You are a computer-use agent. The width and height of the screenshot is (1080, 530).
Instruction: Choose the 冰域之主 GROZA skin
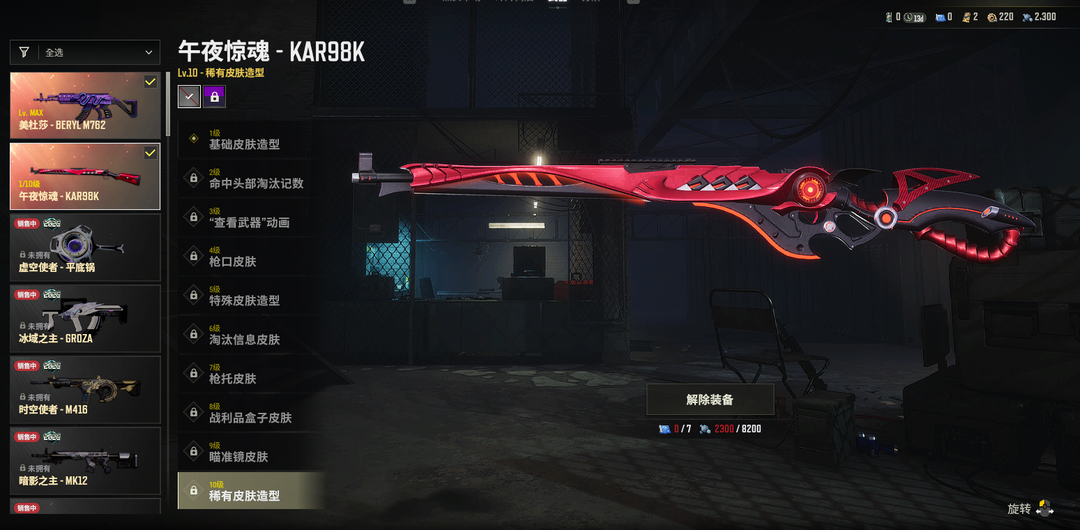(x=85, y=318)
